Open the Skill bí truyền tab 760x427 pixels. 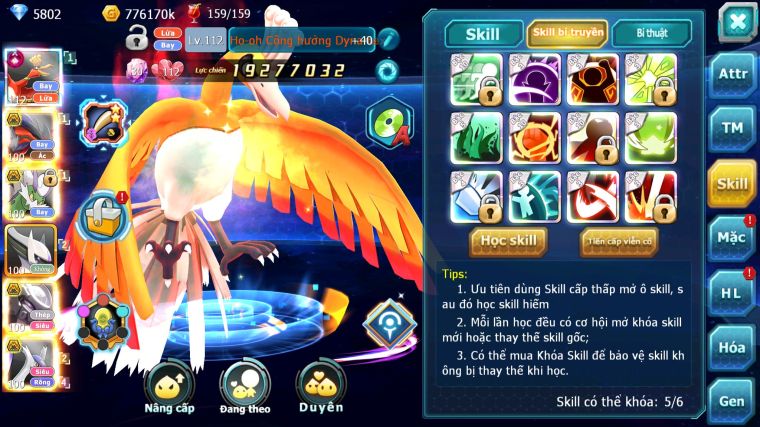(568, 33)
